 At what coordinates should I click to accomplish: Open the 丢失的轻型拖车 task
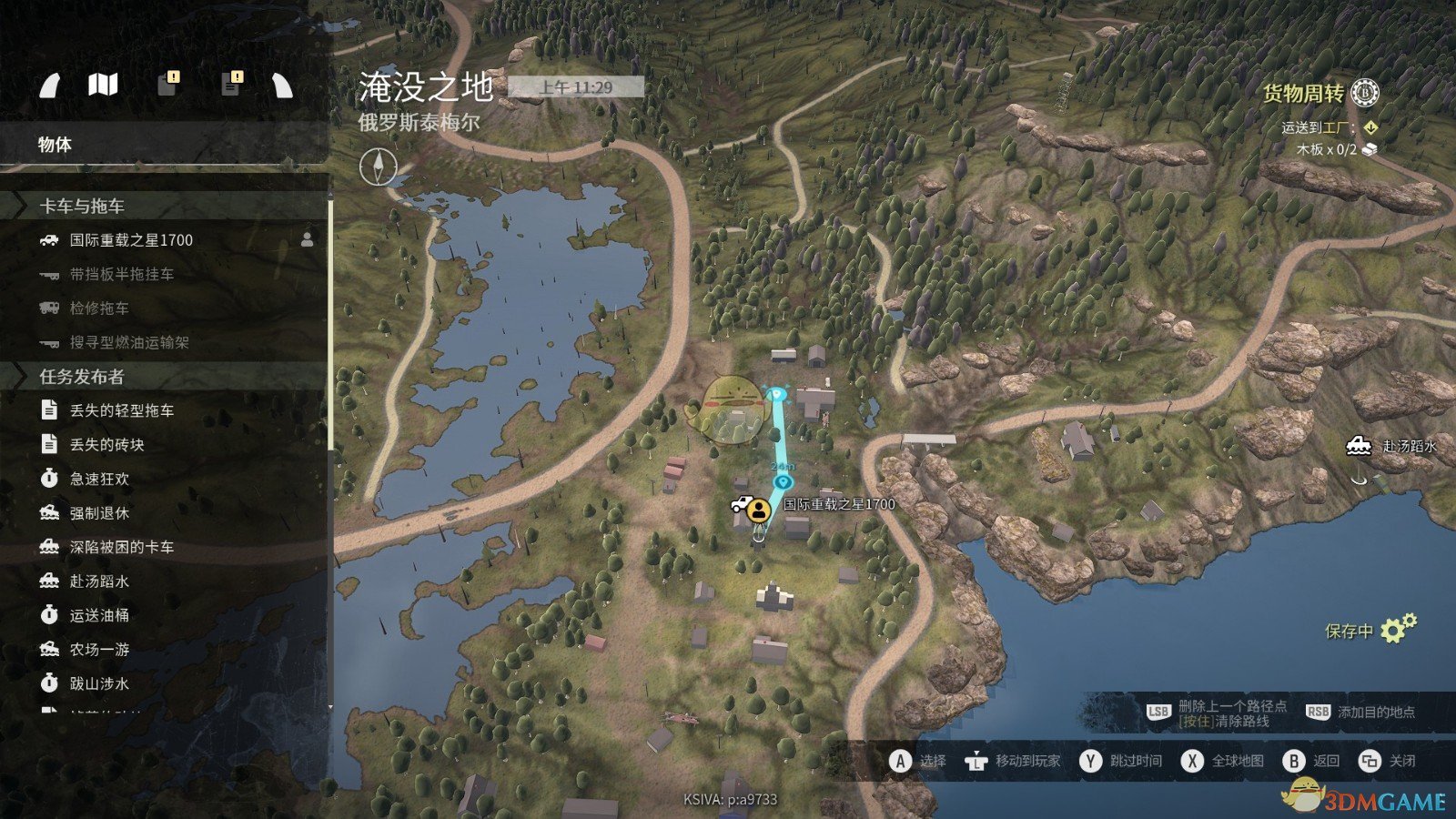click(x=121, y=410)
